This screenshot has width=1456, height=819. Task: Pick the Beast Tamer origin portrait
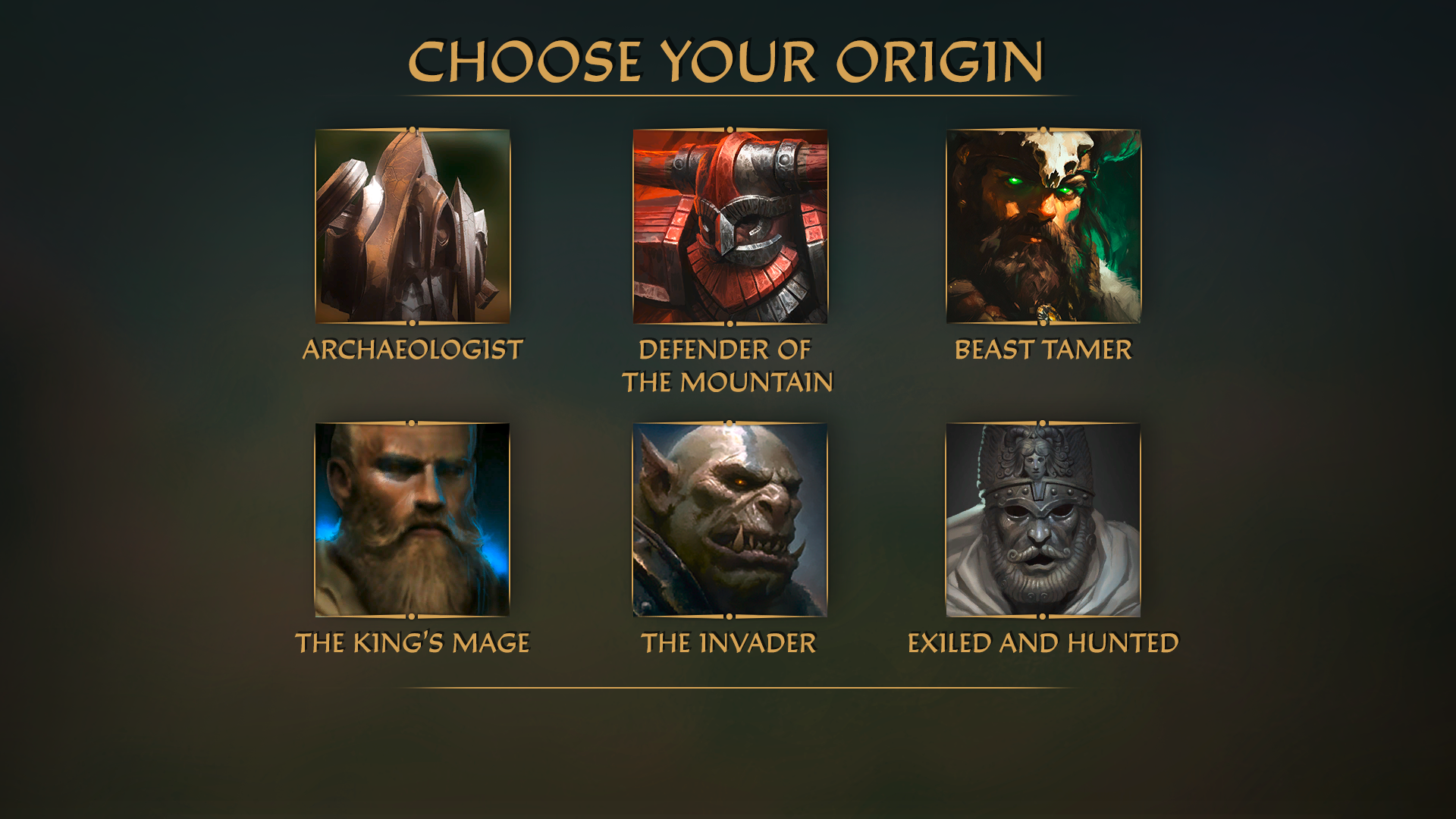pyautogui.click(x=1043, y=226)
